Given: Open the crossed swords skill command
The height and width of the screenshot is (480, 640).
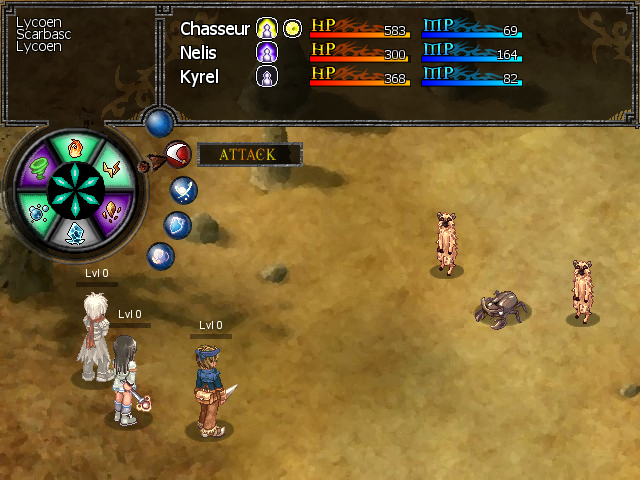Looking at the screenshot, I should tap(184, 190).
